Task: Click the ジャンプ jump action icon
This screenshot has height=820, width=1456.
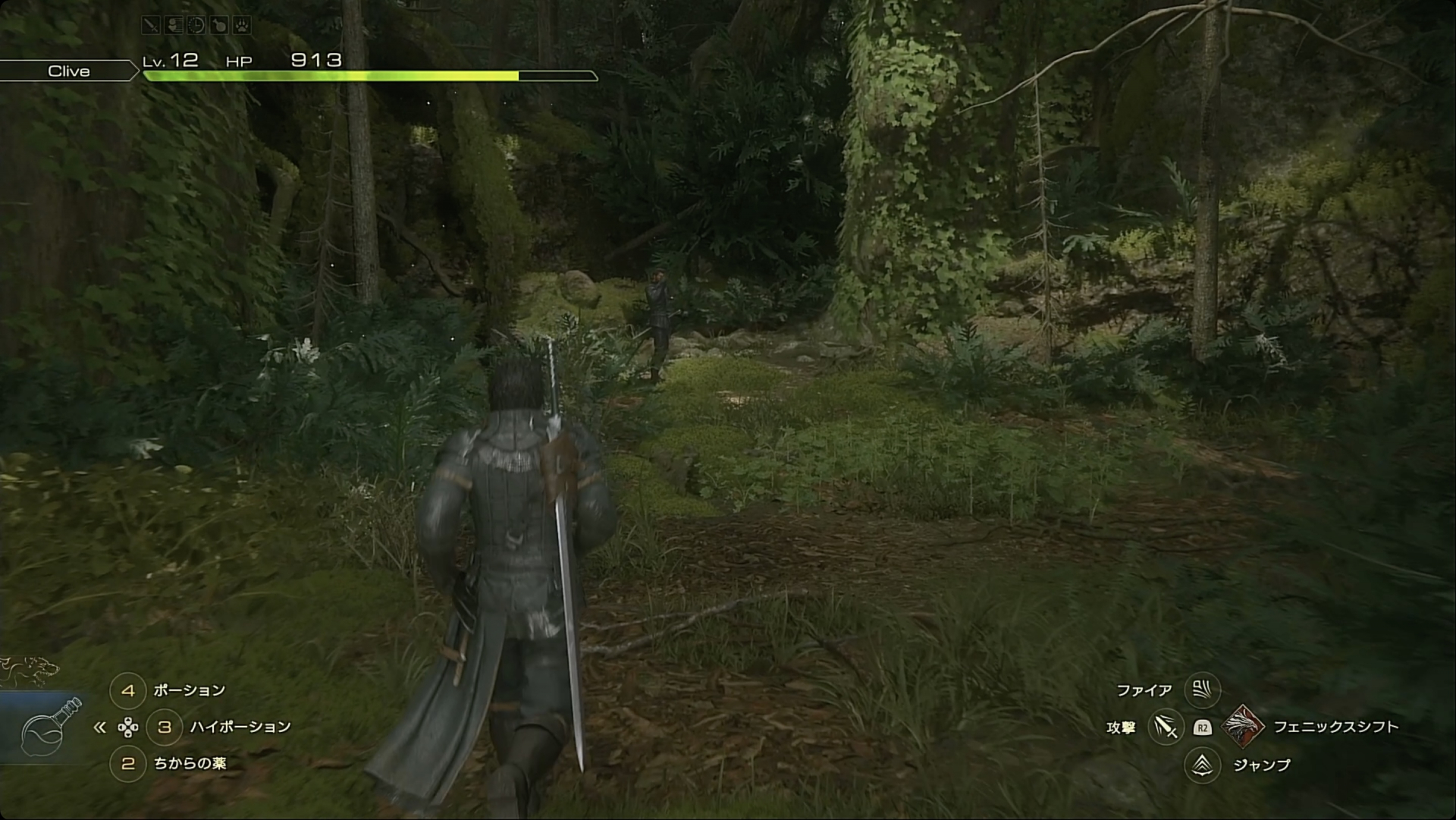Action: (x=1202, y=765)
